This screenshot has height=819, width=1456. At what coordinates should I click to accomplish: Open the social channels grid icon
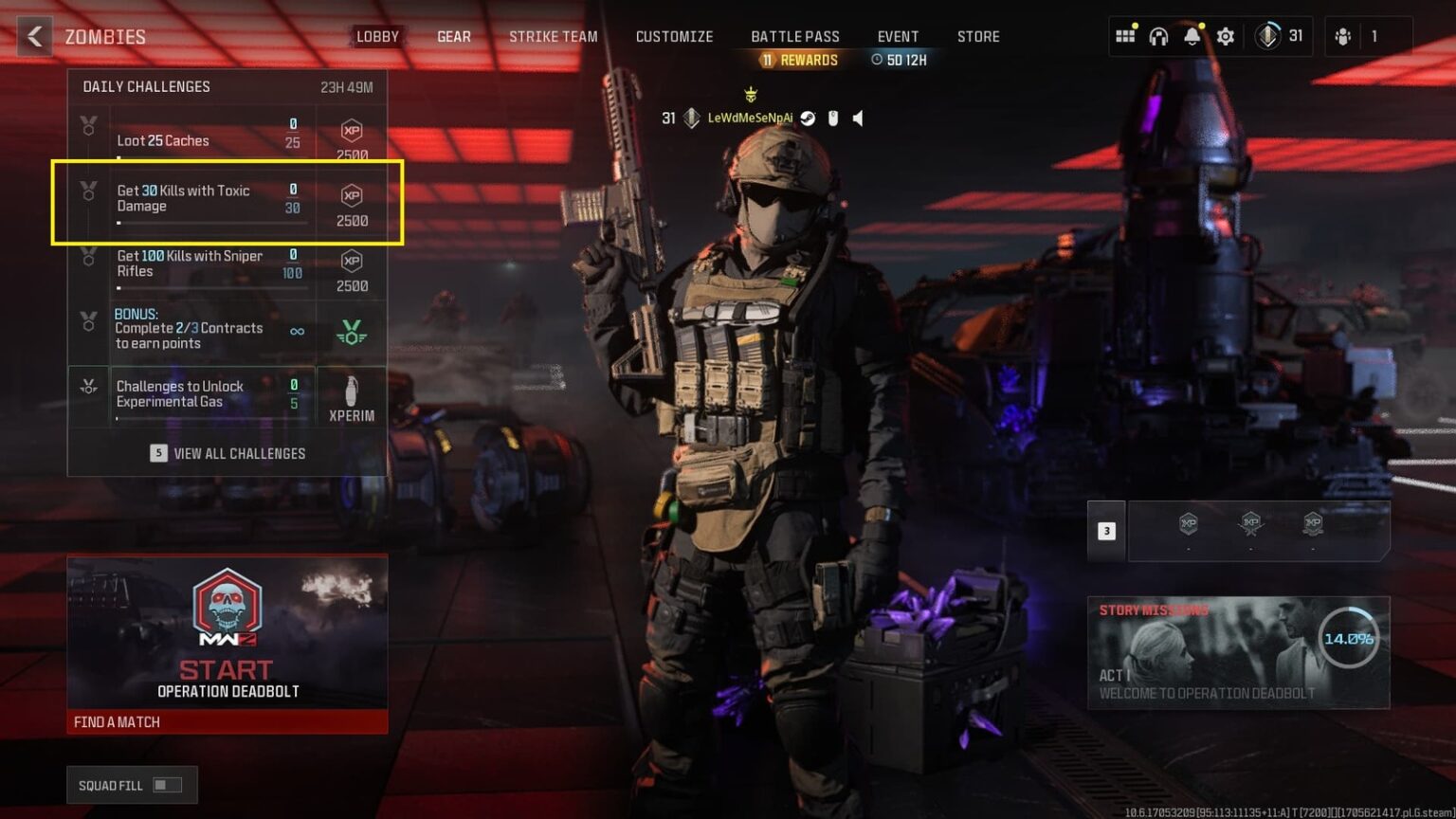pyautogui.click(x=1125, y=35)
